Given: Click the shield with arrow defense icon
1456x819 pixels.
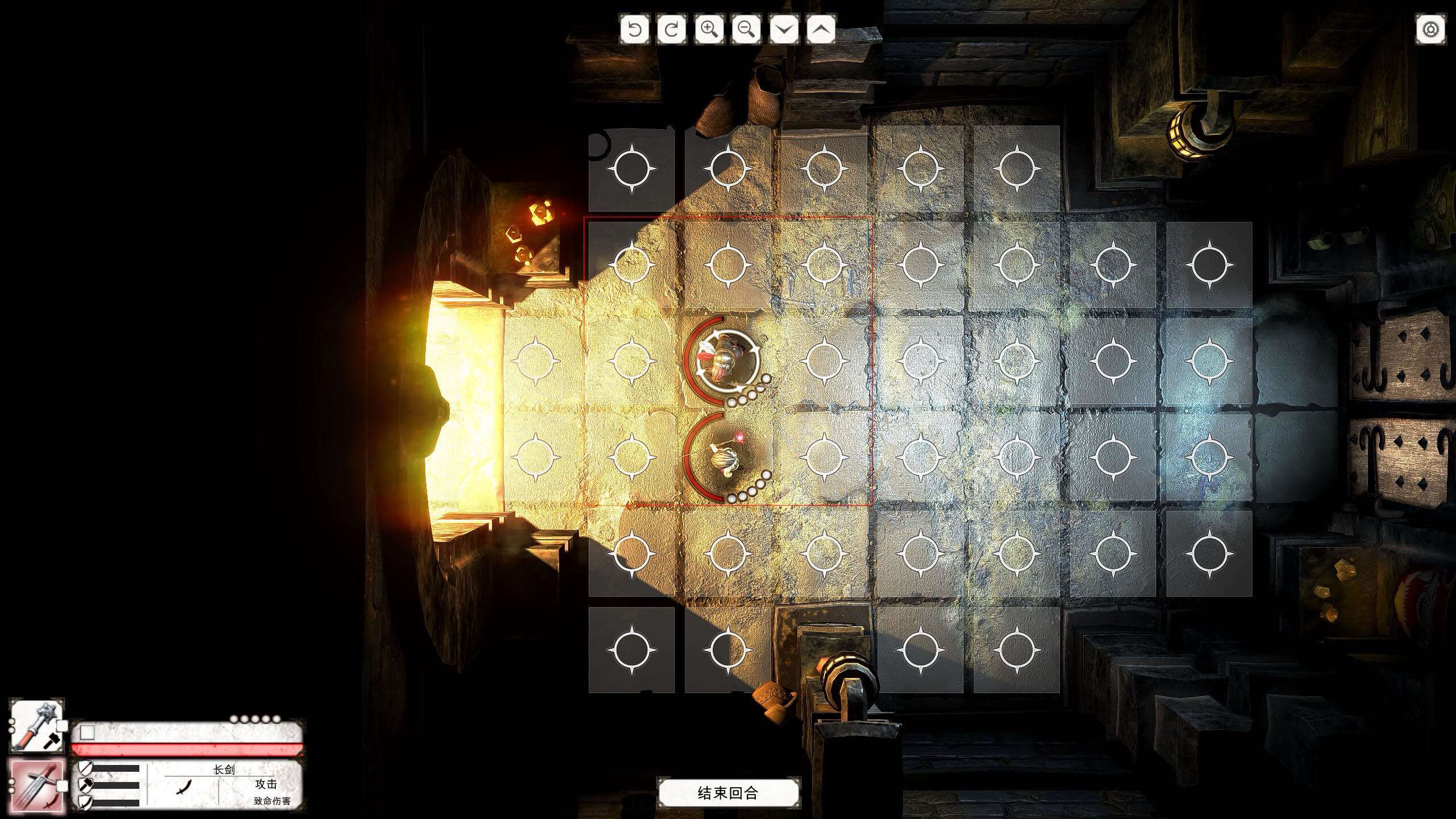Looking at the screenshot, I should point(85,769).
